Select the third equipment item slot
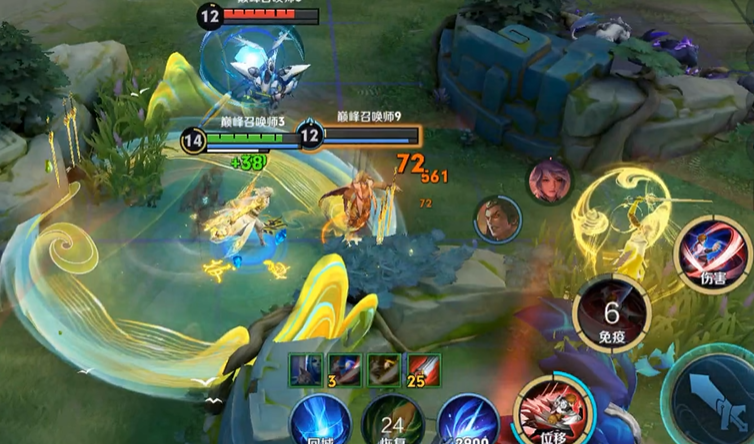Screen dimensions: 754x444 click(383, 368)
